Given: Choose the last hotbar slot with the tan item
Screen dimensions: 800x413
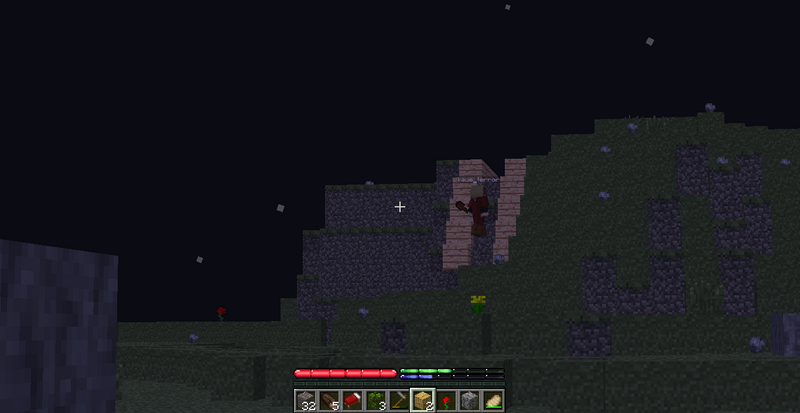Looking at the screenshot, I should pos(492,401).
